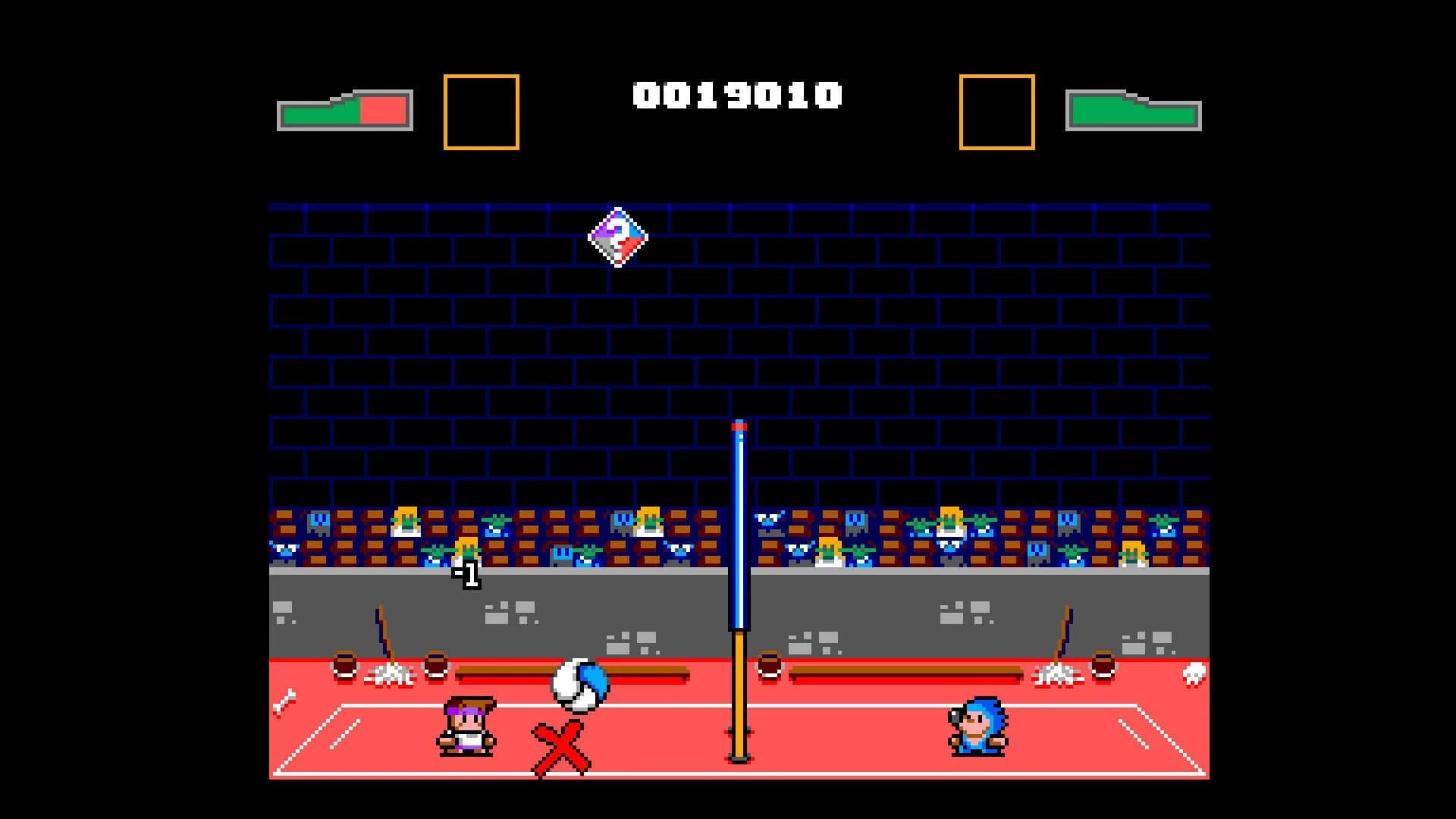Viewport: 1456px width, 819px height.
Task: Toggle the left power-up slot outlined in orange
Action: [482, 111]
